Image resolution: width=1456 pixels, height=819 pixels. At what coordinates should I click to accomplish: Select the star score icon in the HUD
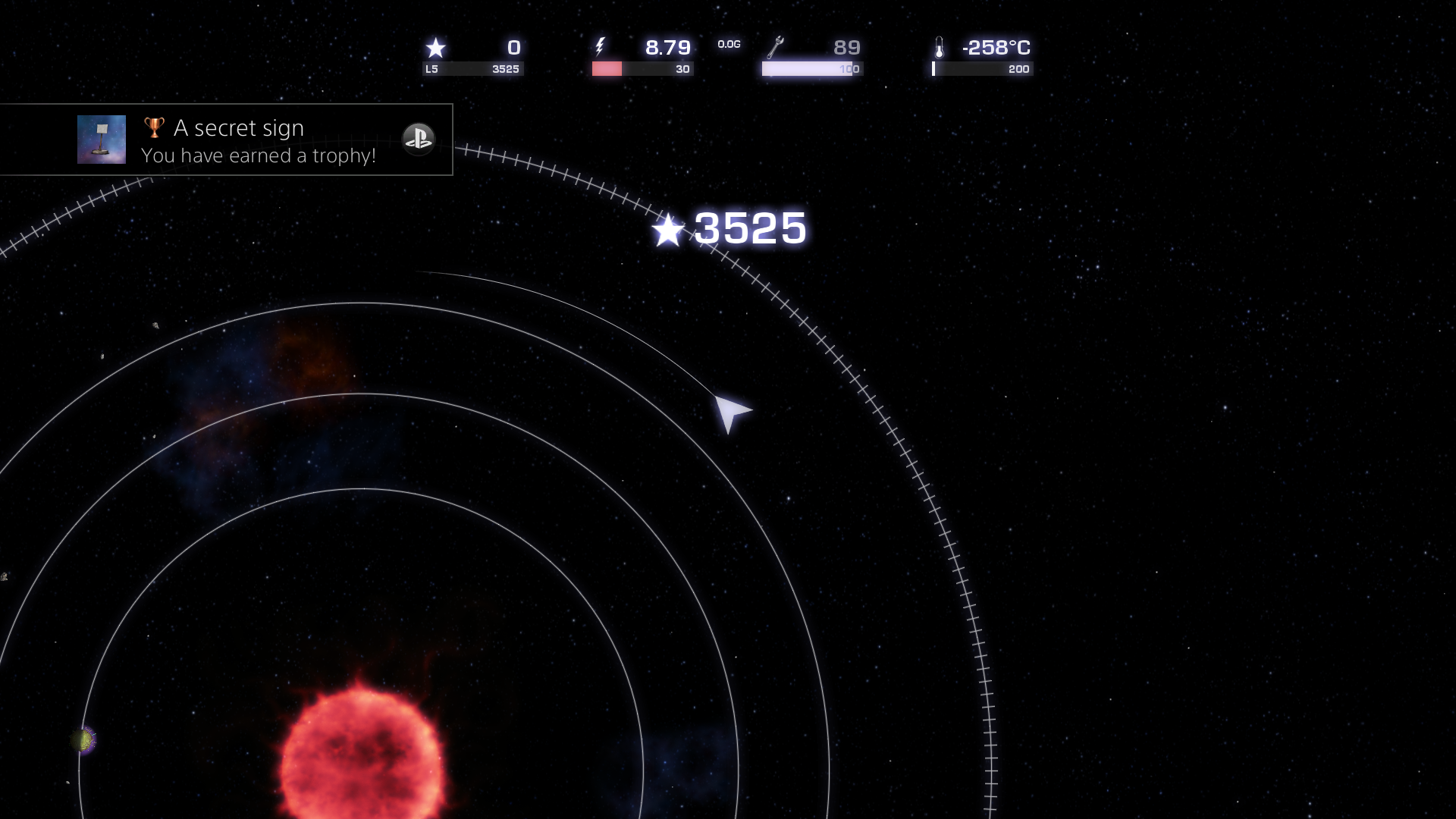436,49
